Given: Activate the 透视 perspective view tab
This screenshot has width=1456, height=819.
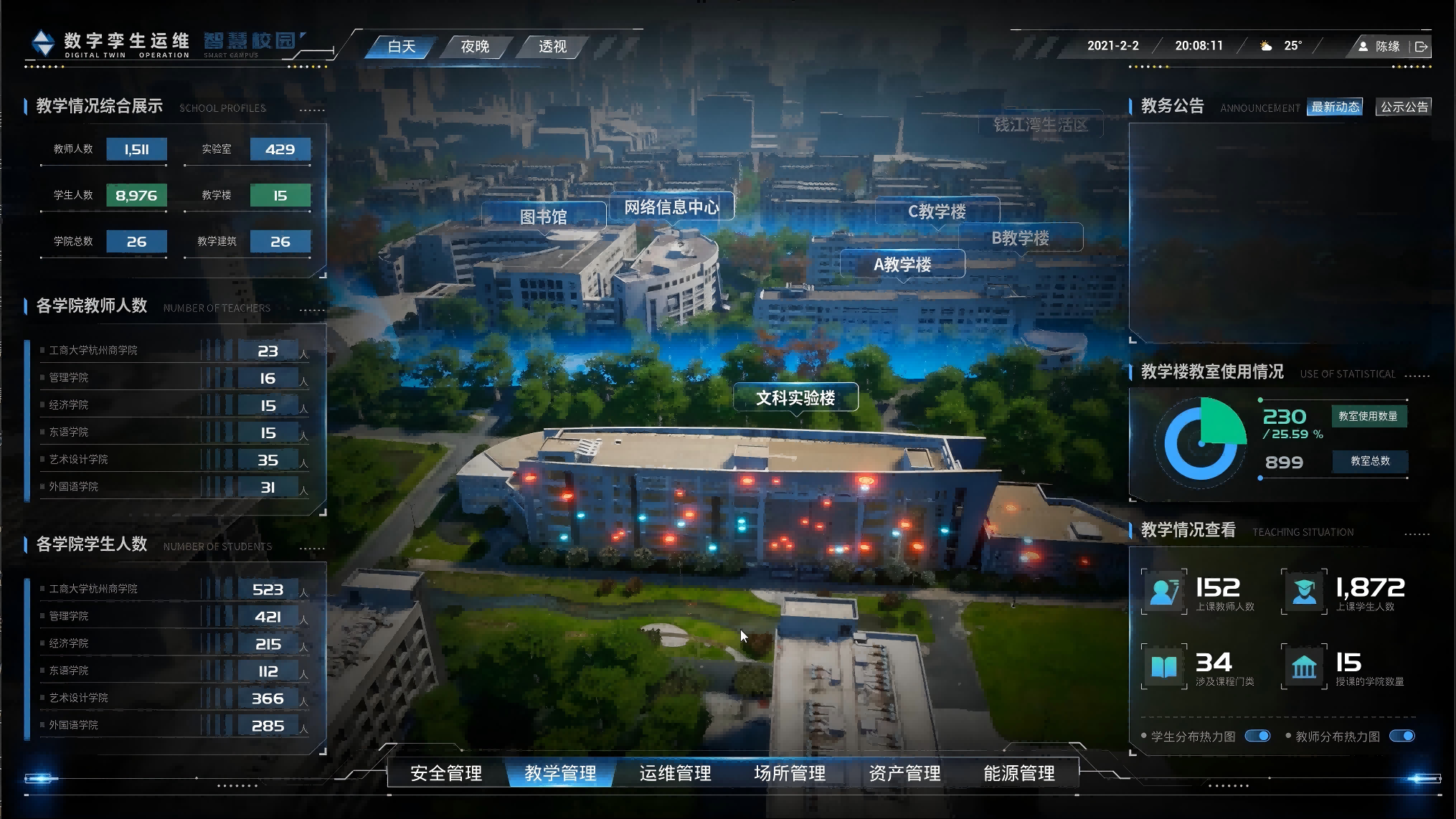Looking at the screenshot, I should pyautogui.click(x=552, y=47).
